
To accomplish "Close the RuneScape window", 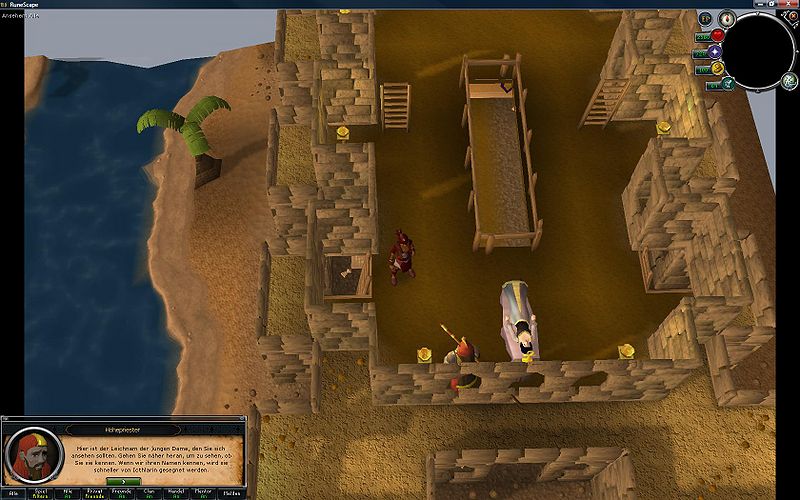I will (789, 4).
